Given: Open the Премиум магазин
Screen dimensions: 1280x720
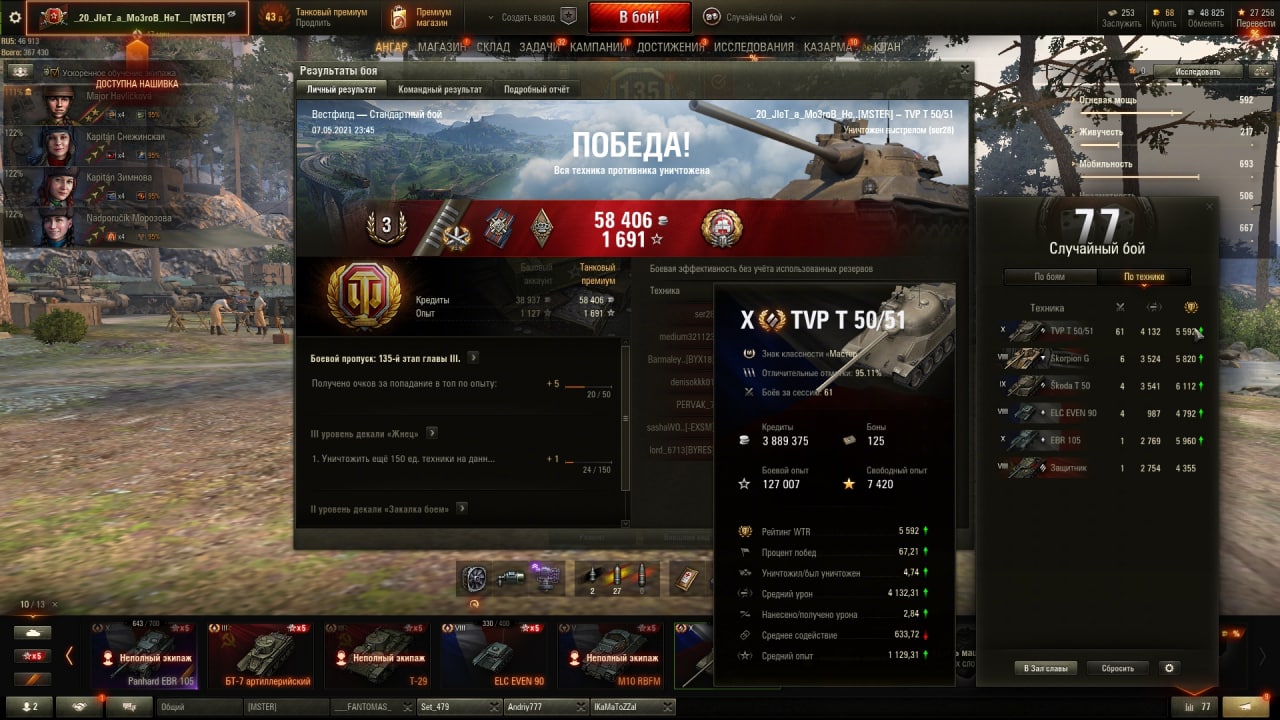Looking at the screenshot, I should point(422,17).
